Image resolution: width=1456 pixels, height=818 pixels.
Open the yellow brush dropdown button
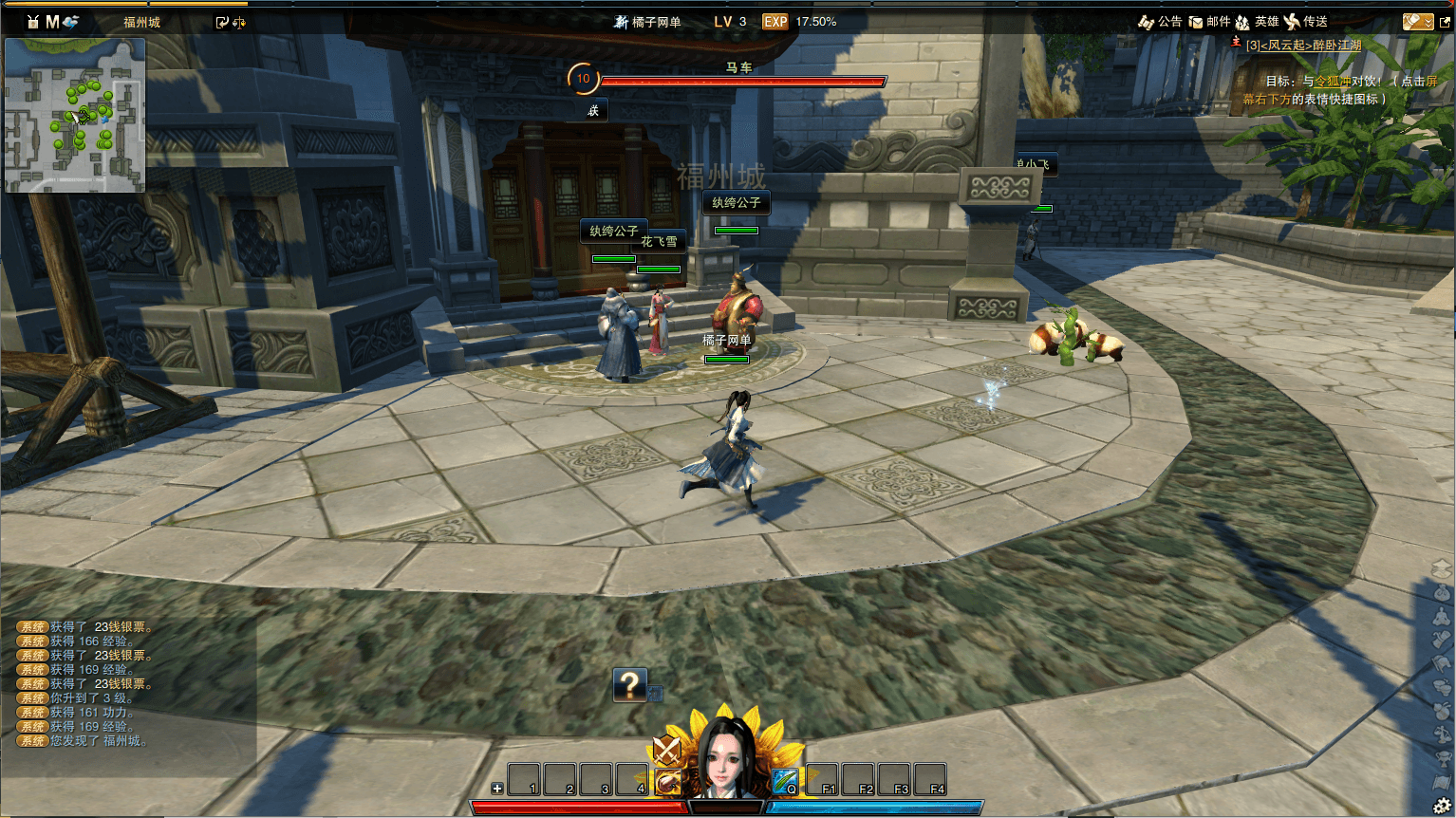pos(1417,22)
